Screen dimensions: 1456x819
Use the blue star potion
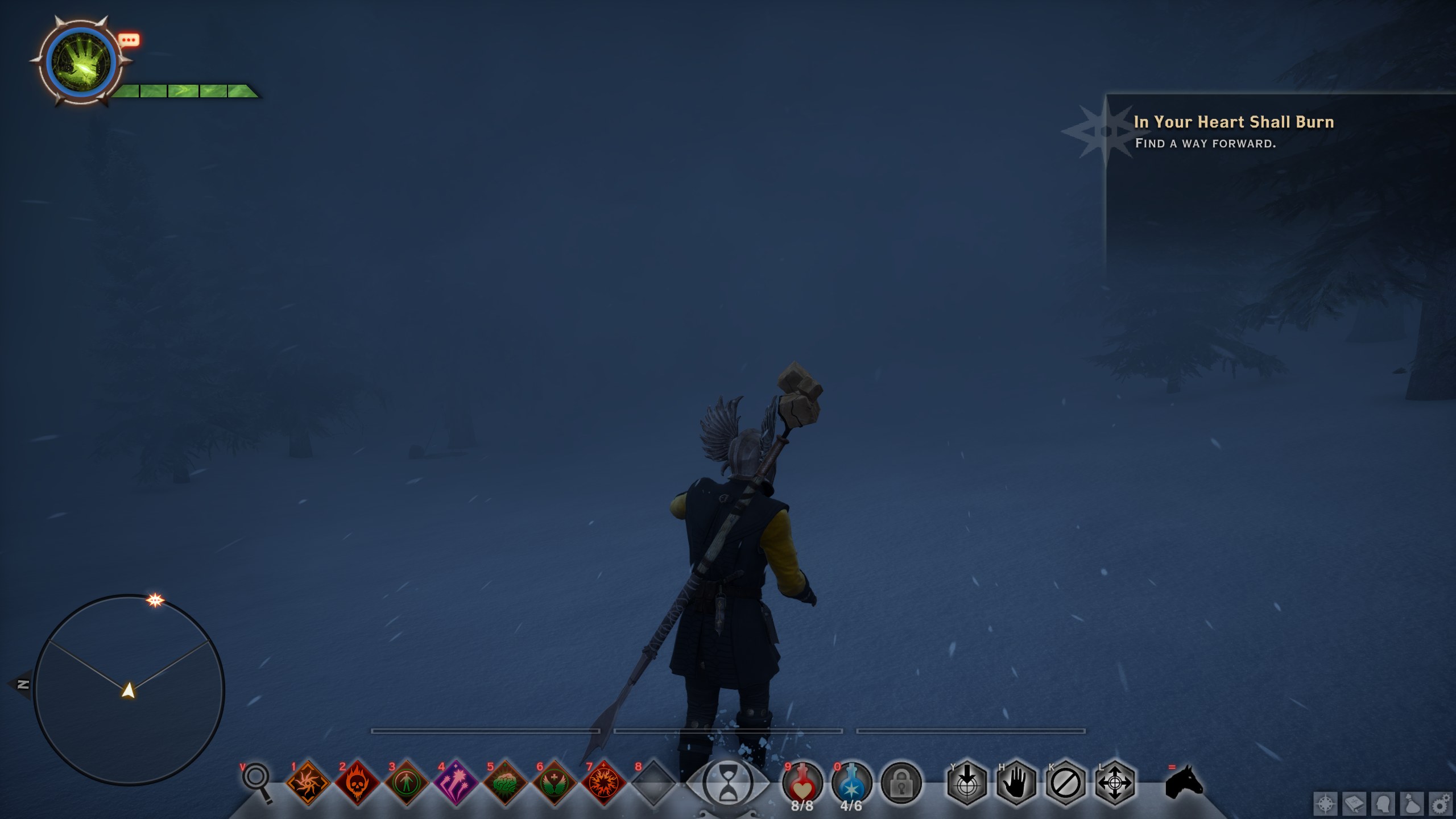(x=851, y=783)
